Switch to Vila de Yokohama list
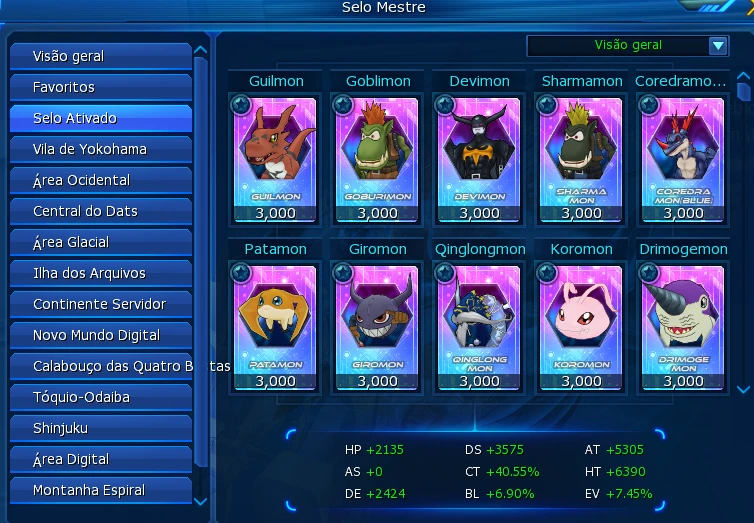 pos(100,149)
